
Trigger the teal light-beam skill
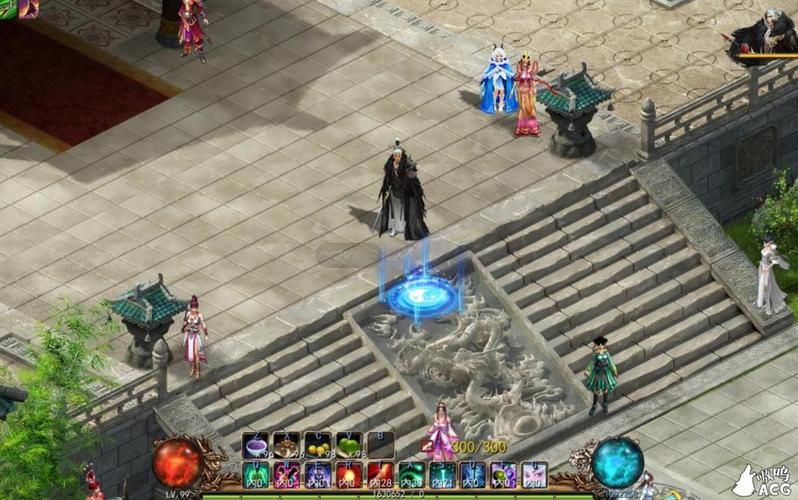(442, 474)
